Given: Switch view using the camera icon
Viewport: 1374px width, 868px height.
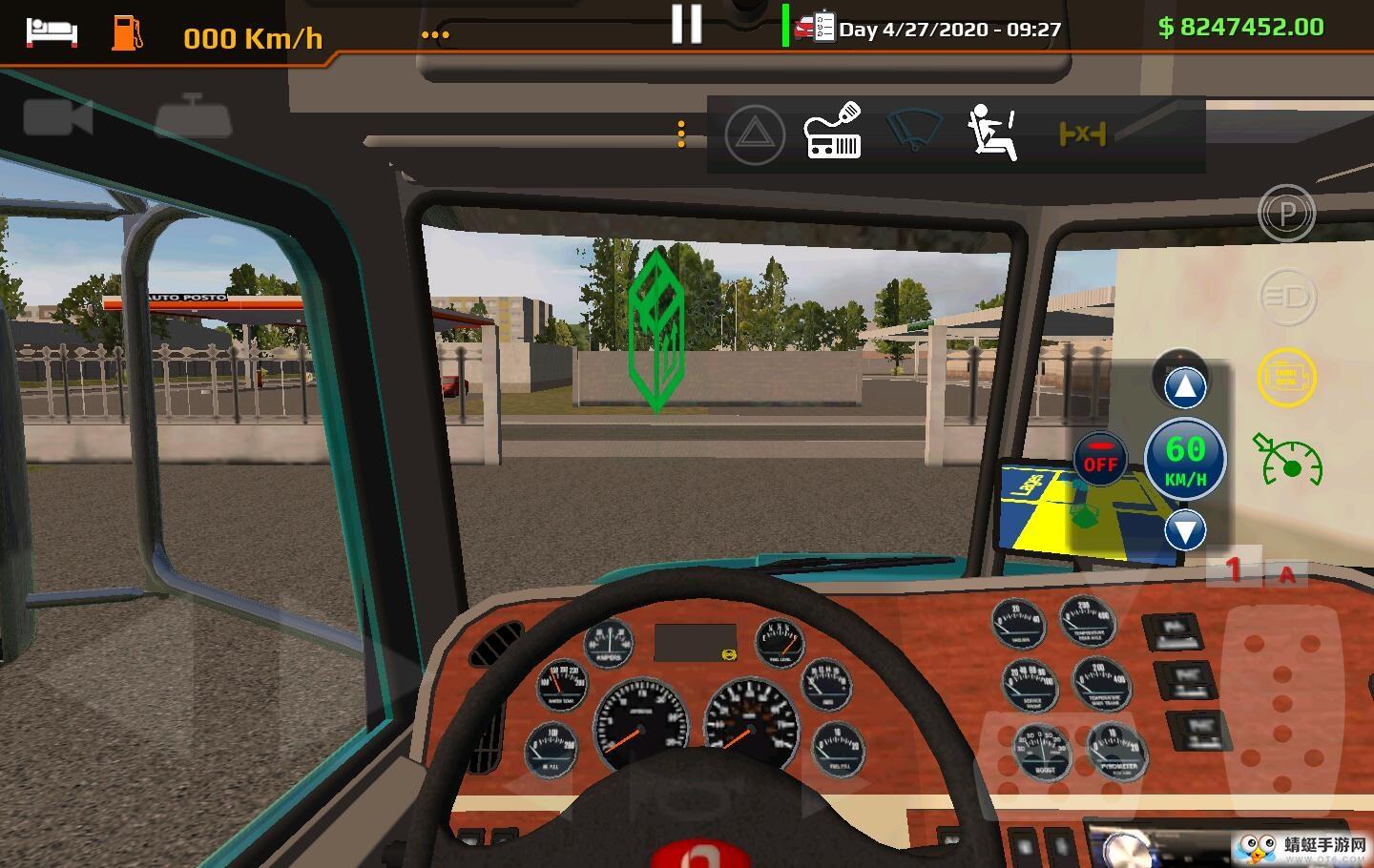Looking at the screenshot, I should click(x=57, y=117).
